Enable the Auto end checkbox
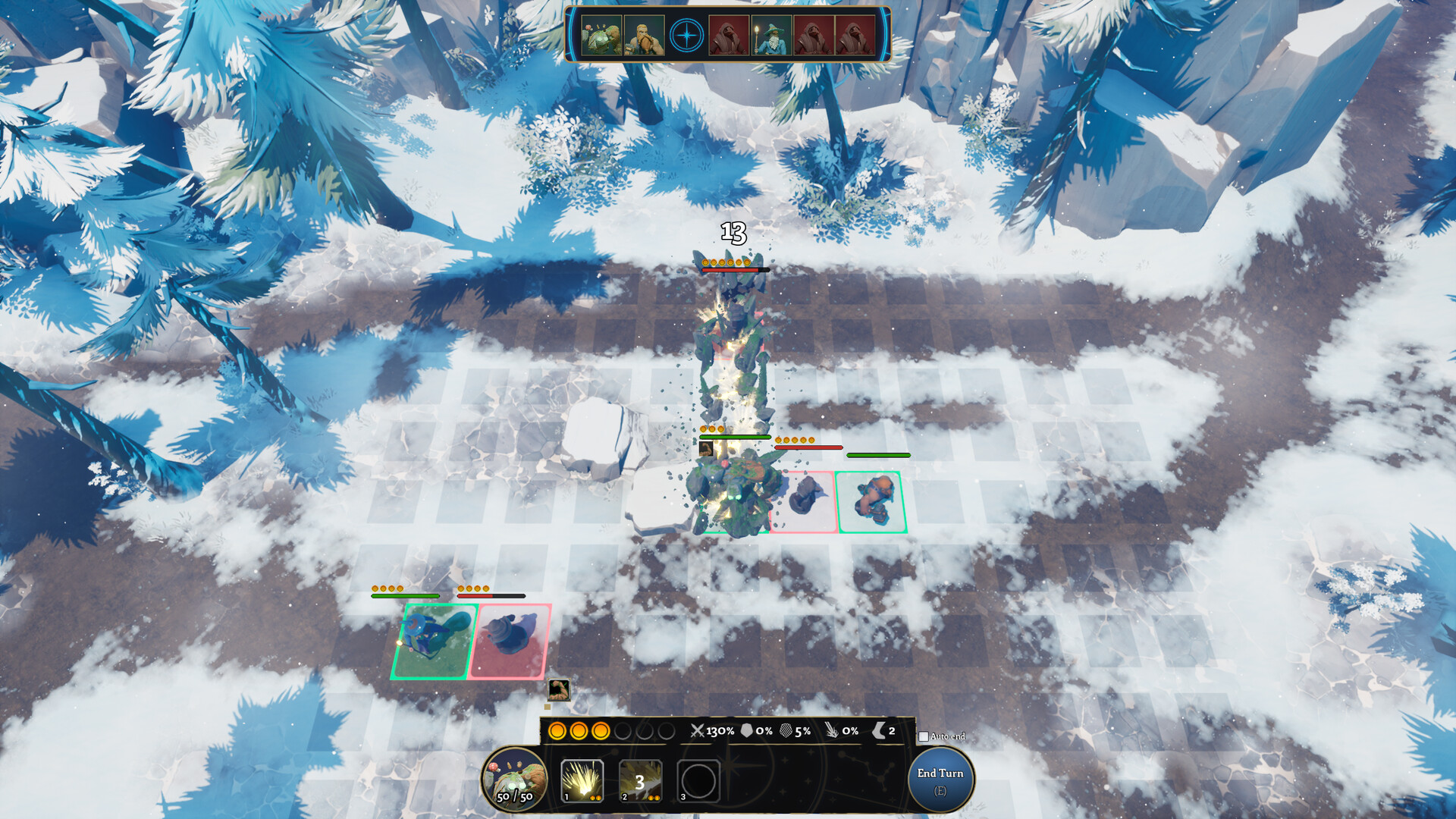1456x819 pixels. pos(924,737)
